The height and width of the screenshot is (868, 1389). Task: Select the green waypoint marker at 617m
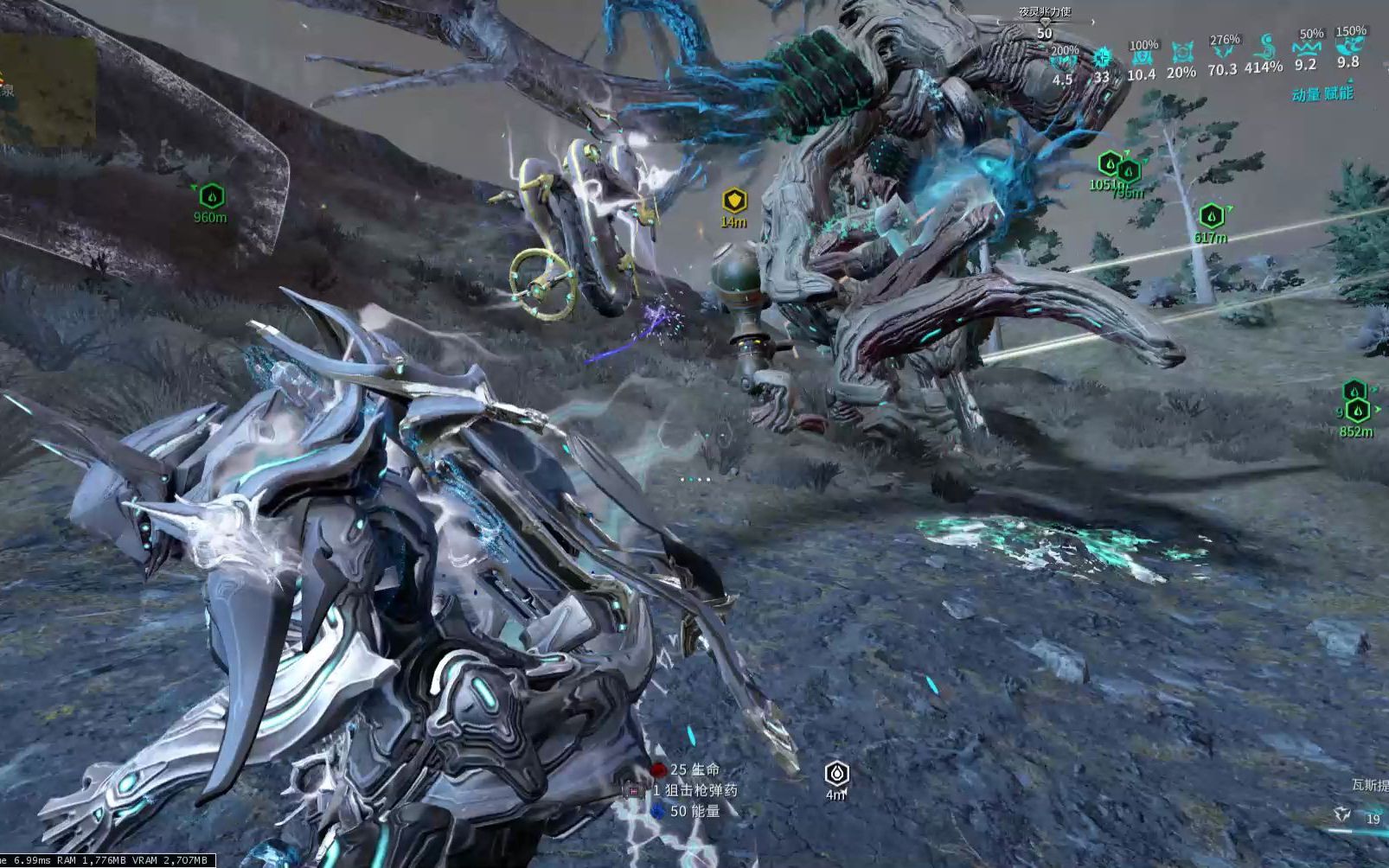click(x=1211, y=216)
